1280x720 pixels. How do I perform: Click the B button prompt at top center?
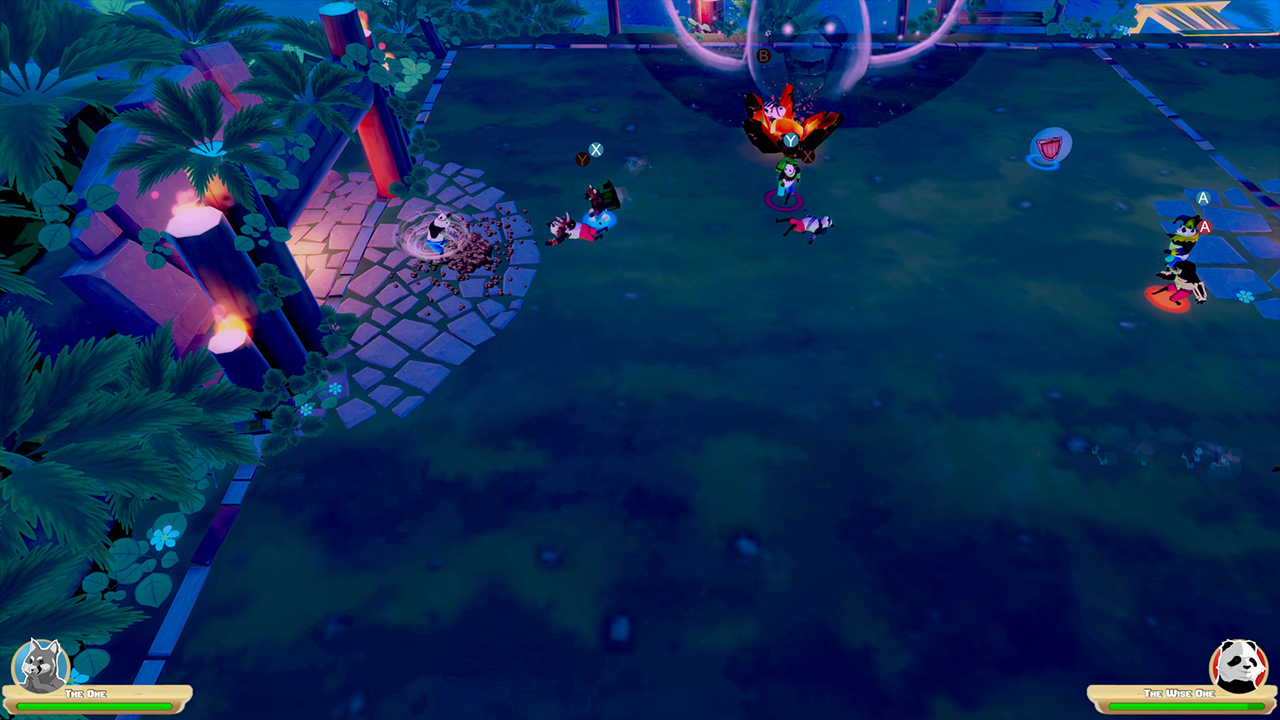[x=764, y=55]
